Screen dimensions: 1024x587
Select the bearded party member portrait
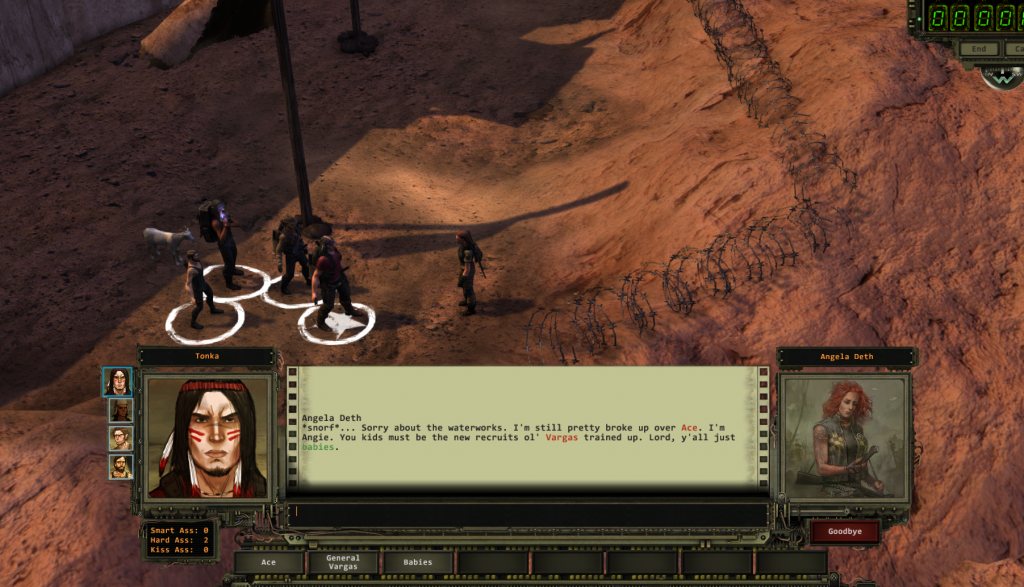(x=120, y=466)
